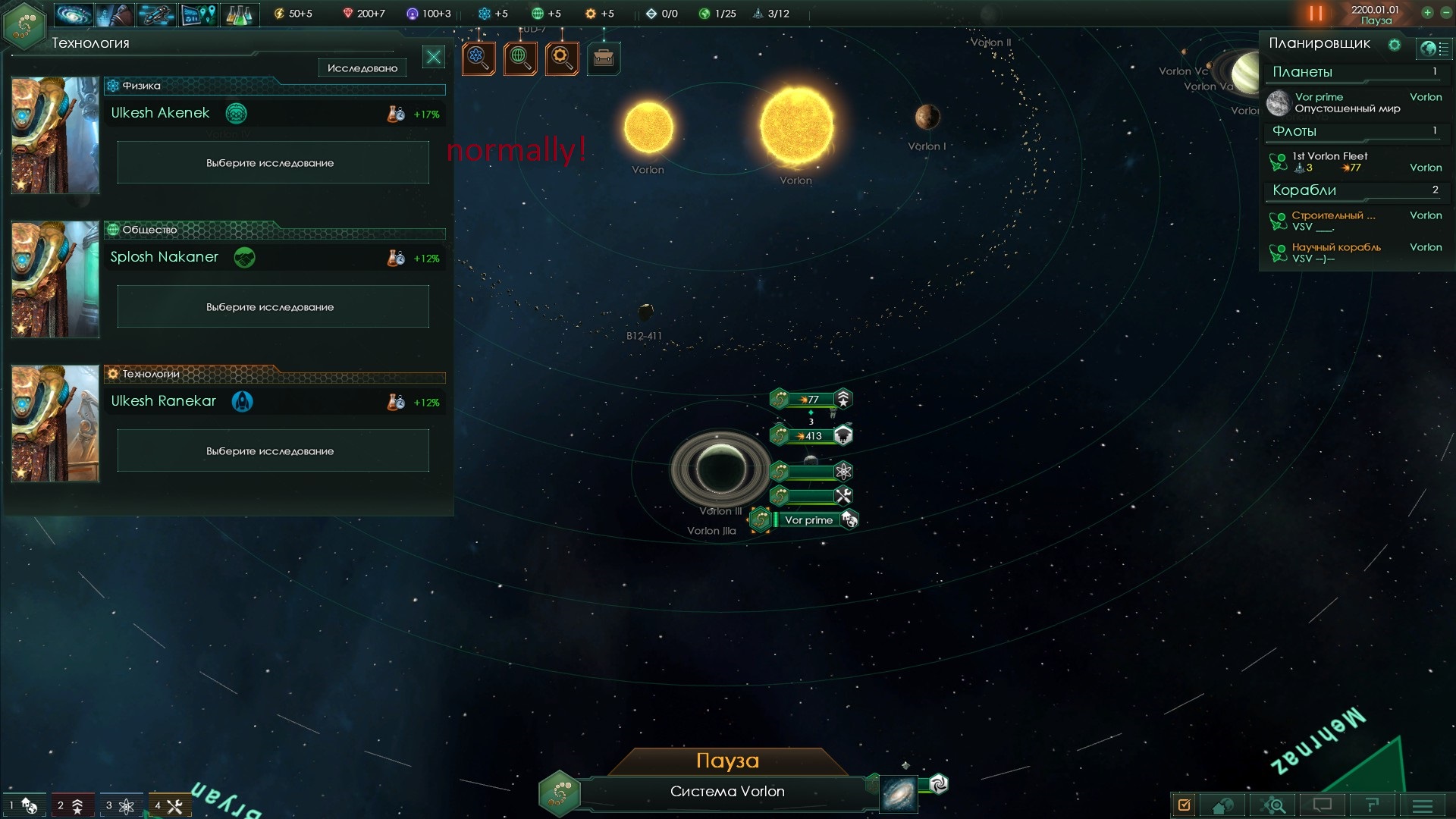The width and height of the screenshot is (1456, 819).
Task: Select scientist portrait of Ulkesh Akenek
Action: [55, 135]
